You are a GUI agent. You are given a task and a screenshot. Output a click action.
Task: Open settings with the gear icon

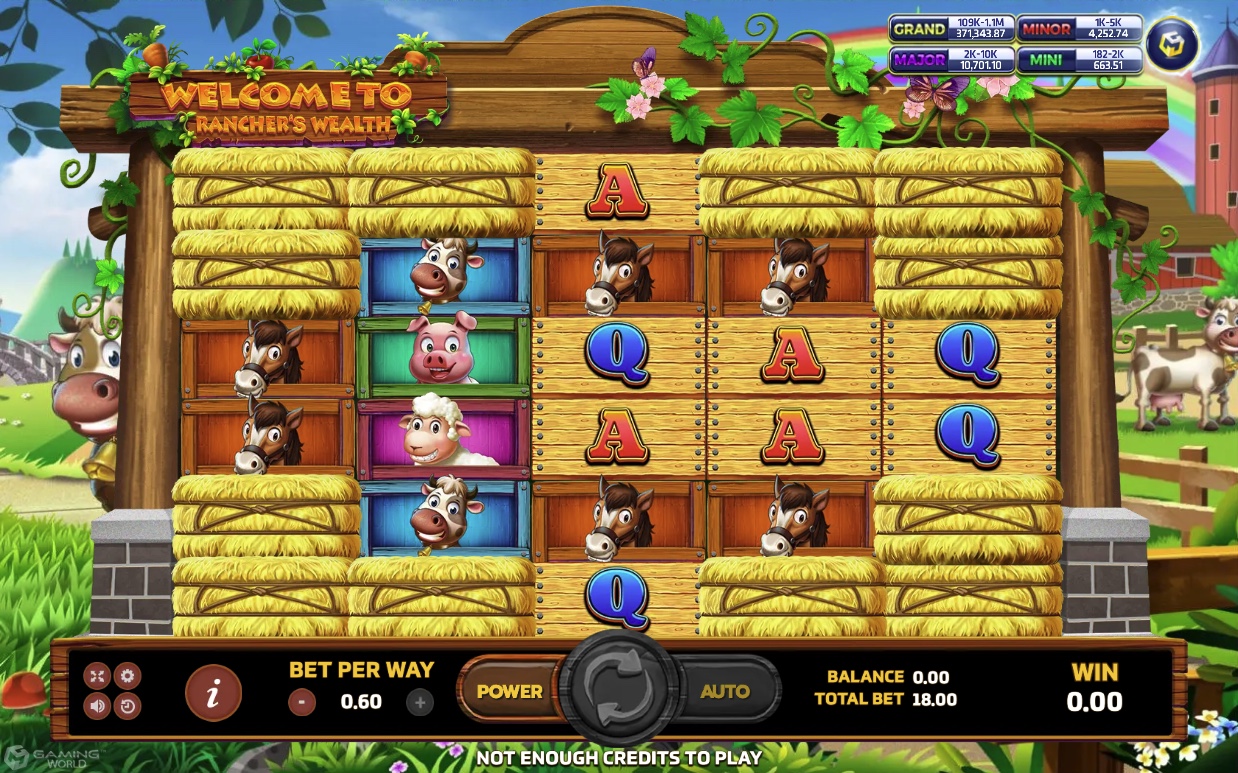tap(127, 676)
